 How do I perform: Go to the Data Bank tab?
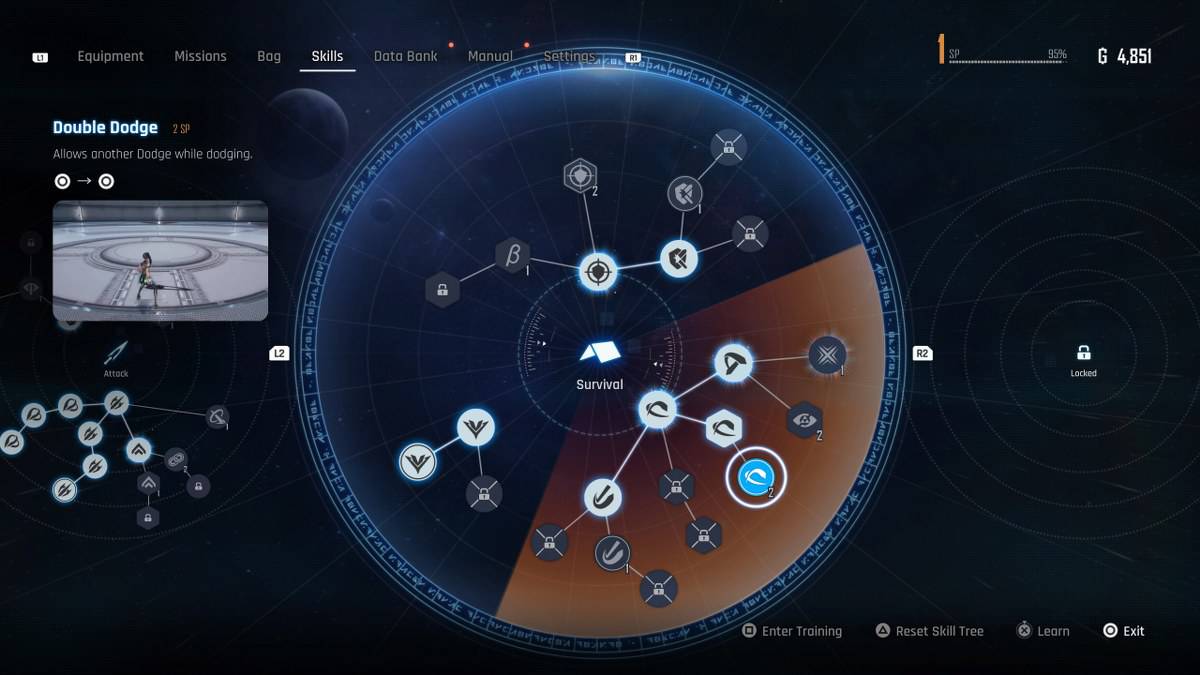click(x=405, y=56)
